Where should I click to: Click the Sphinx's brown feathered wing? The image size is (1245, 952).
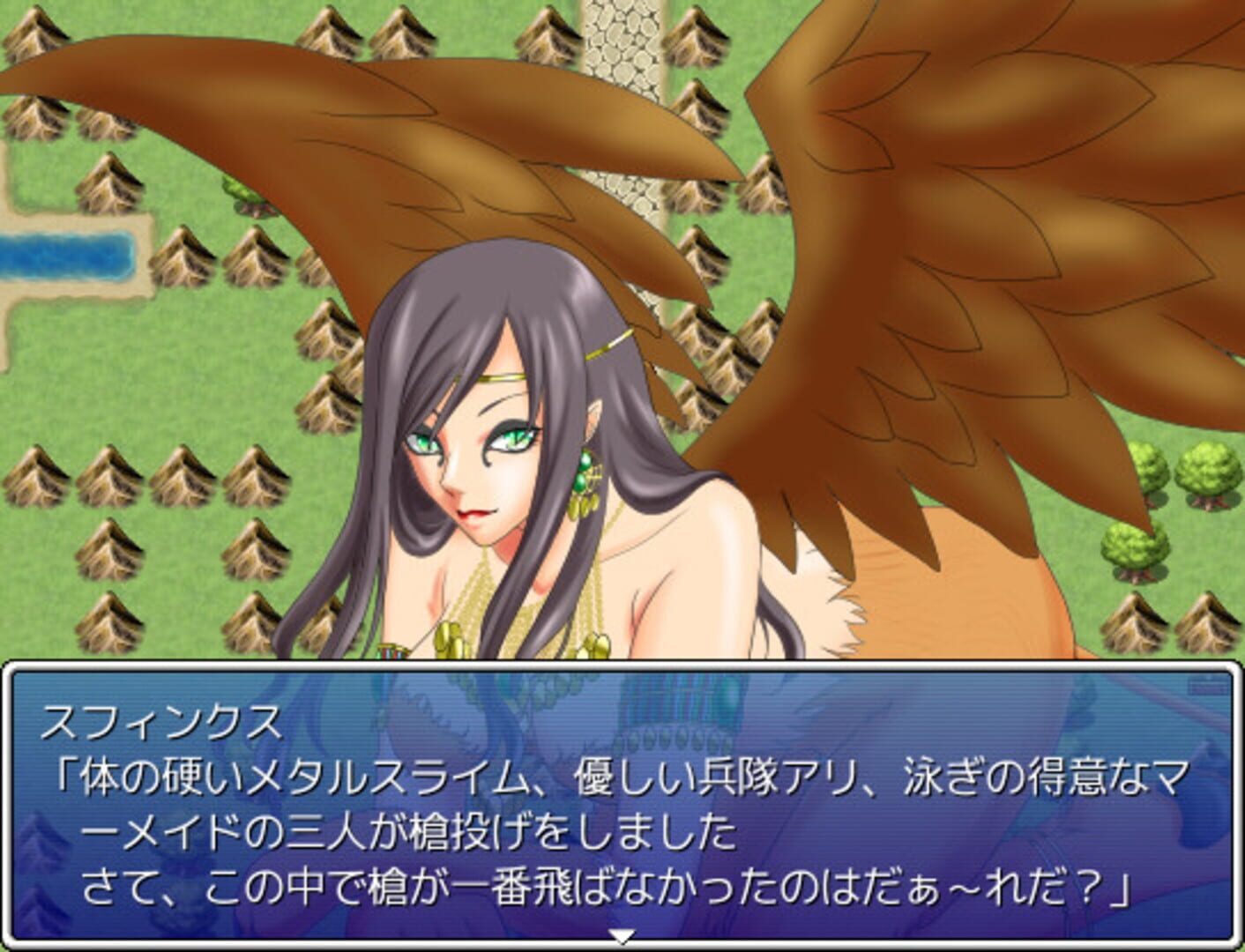(x=926, y=220)
